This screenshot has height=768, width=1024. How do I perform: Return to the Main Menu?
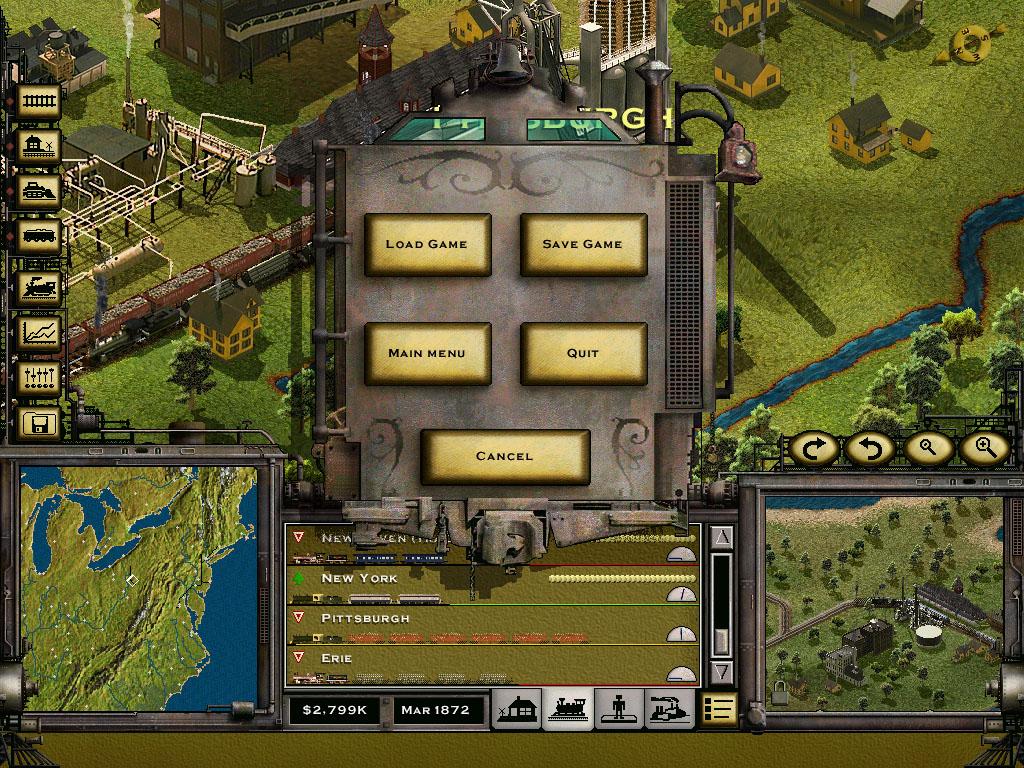pyautogui.click(x=427, y=353)
